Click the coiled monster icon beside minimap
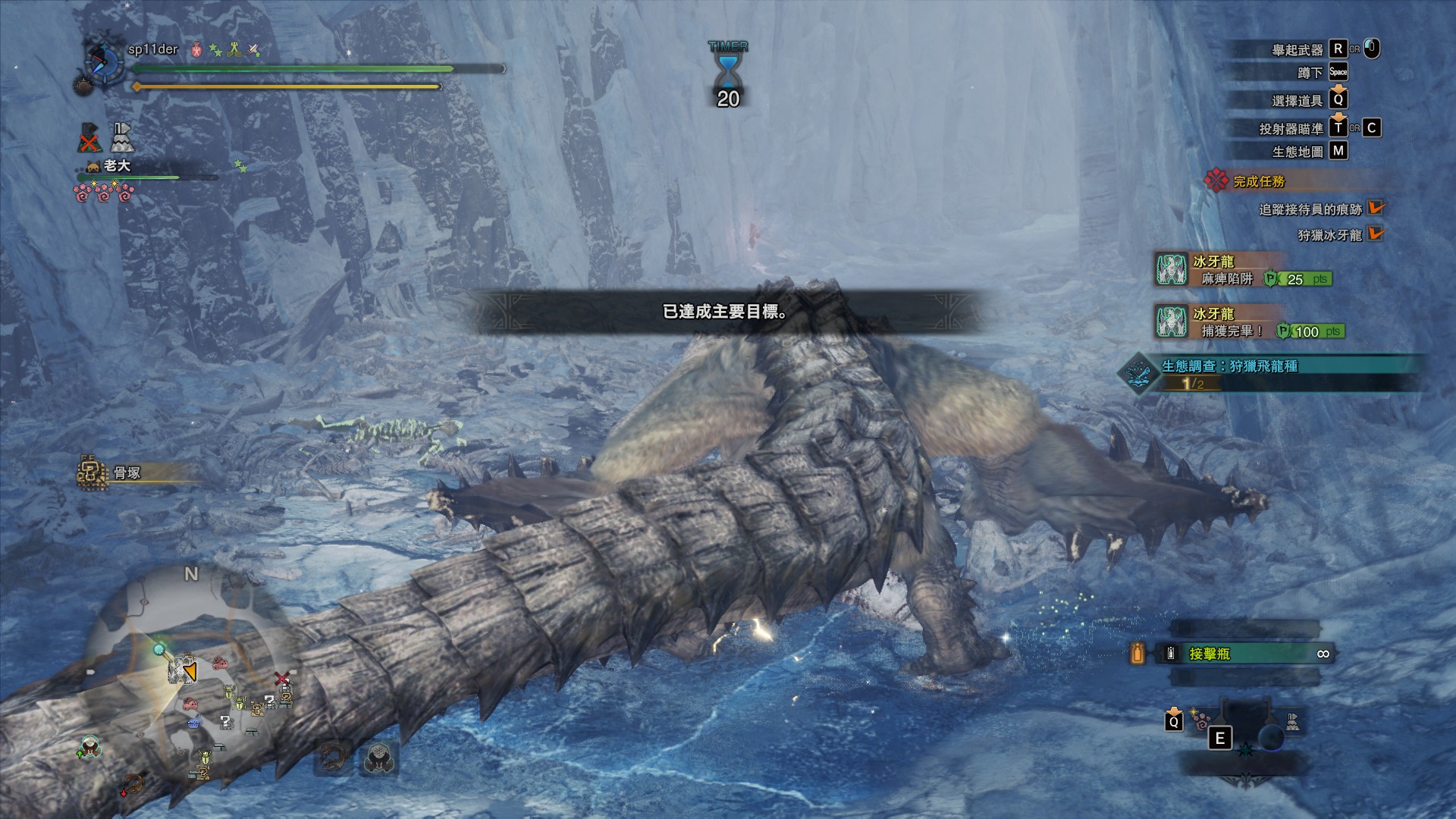Screen dimensions: 1456x819 coord(332,757)
